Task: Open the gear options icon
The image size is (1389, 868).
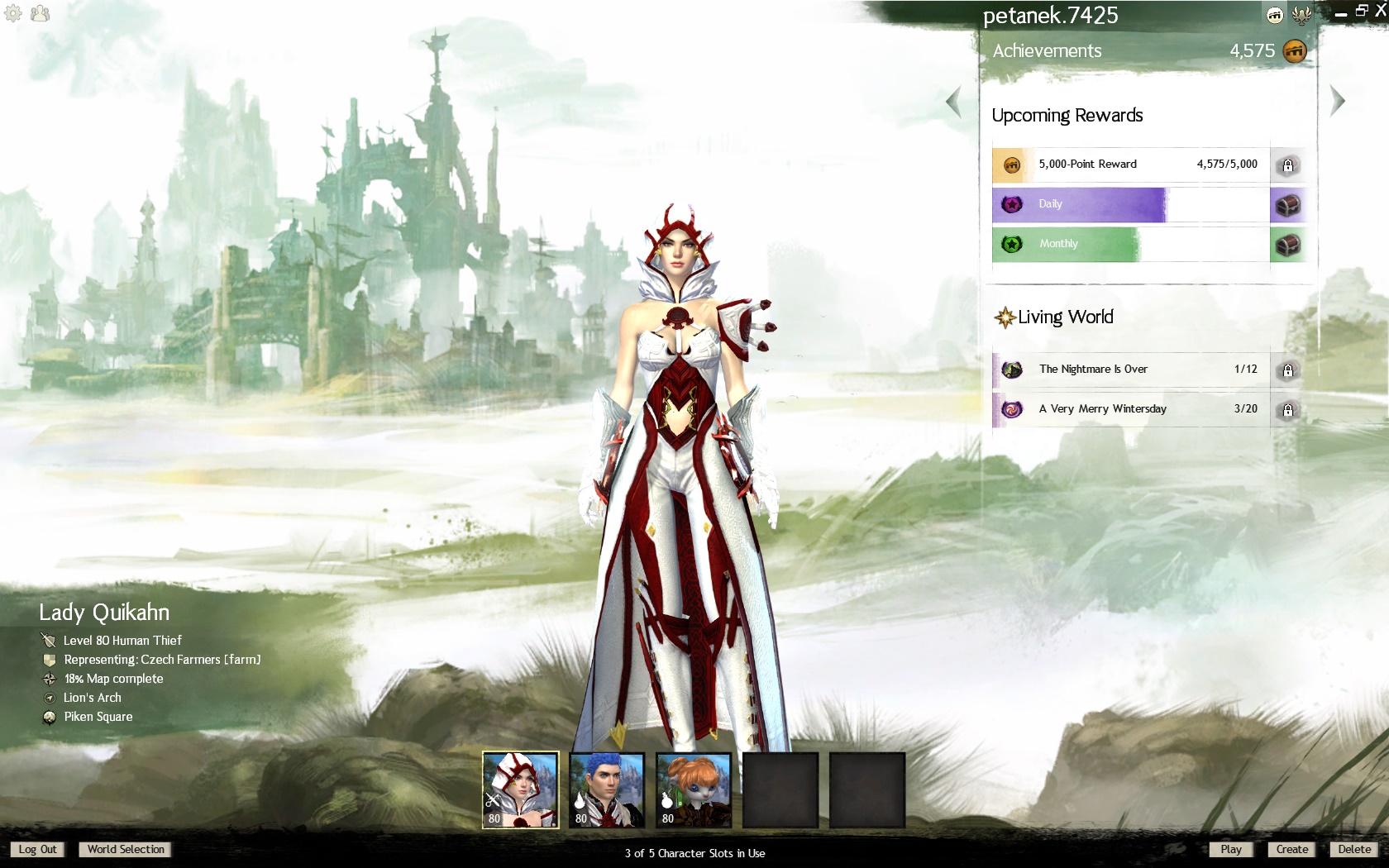Action: [13, 13]
